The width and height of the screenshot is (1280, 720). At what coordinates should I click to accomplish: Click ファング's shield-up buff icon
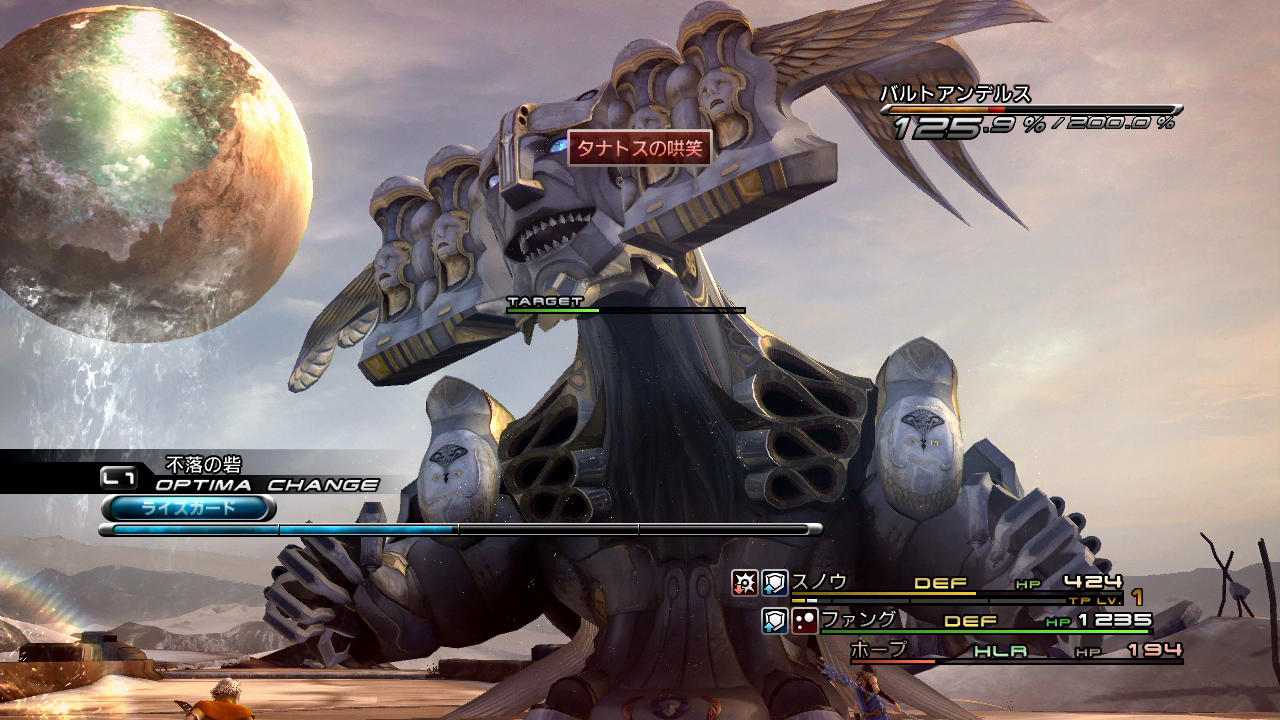[775, 621]
